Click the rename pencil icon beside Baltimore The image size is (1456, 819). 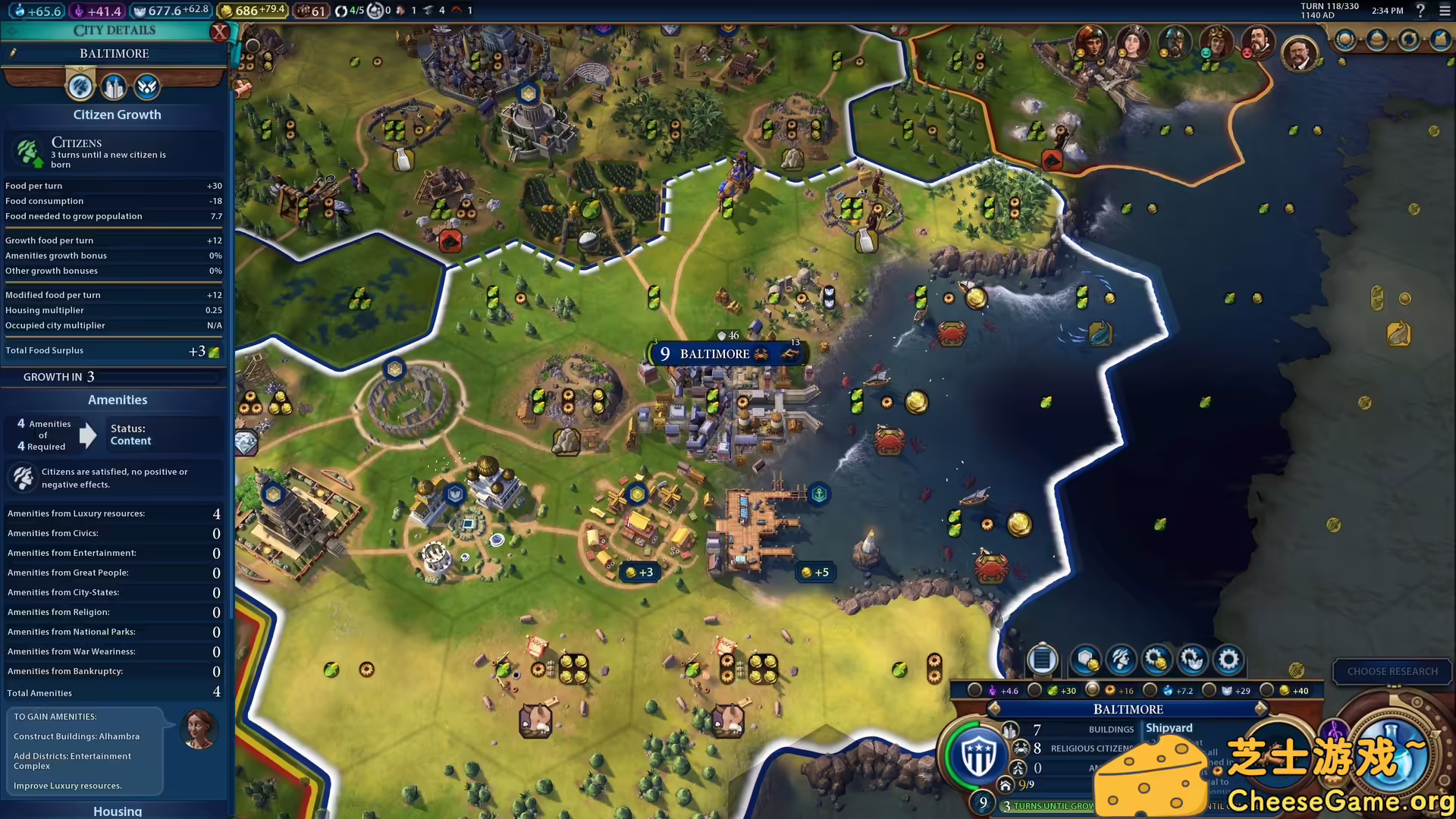pos(14,53)
